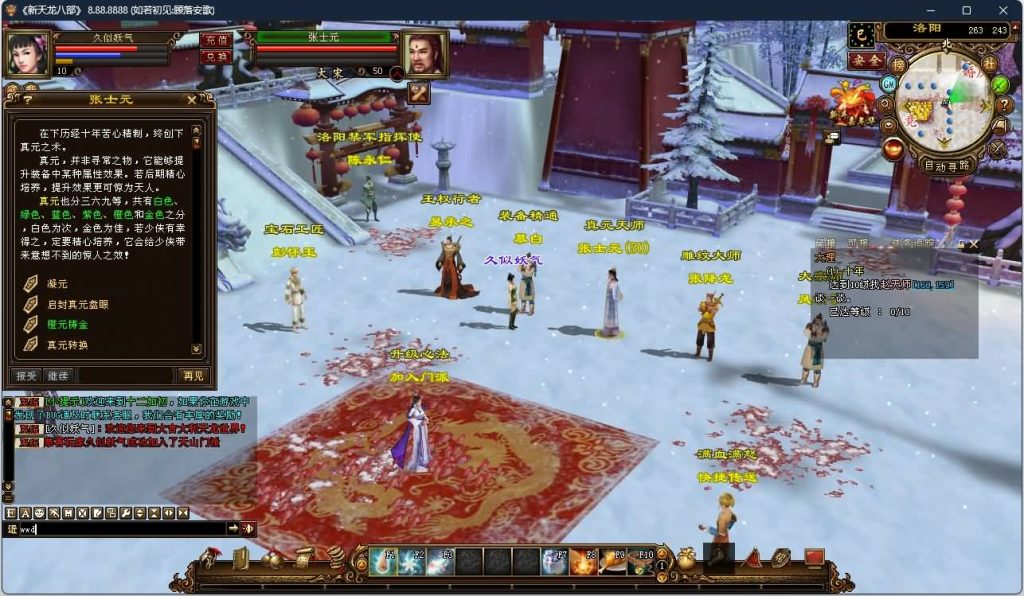The height and width of the screenshot is (596, 1024).
Task: Click the 兑换 exchange button
Action: coord(214,57)
